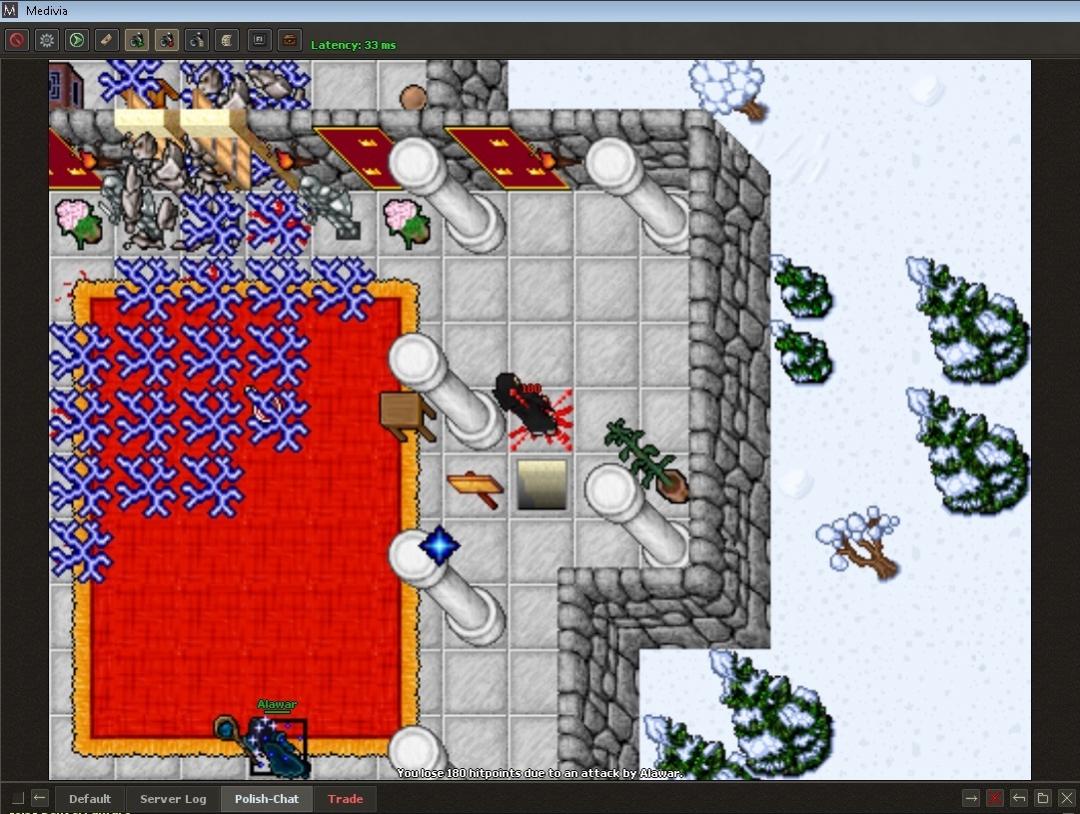Open the Server Log tab
This screenshot has width=1080, height=814.
coord(173,798)
